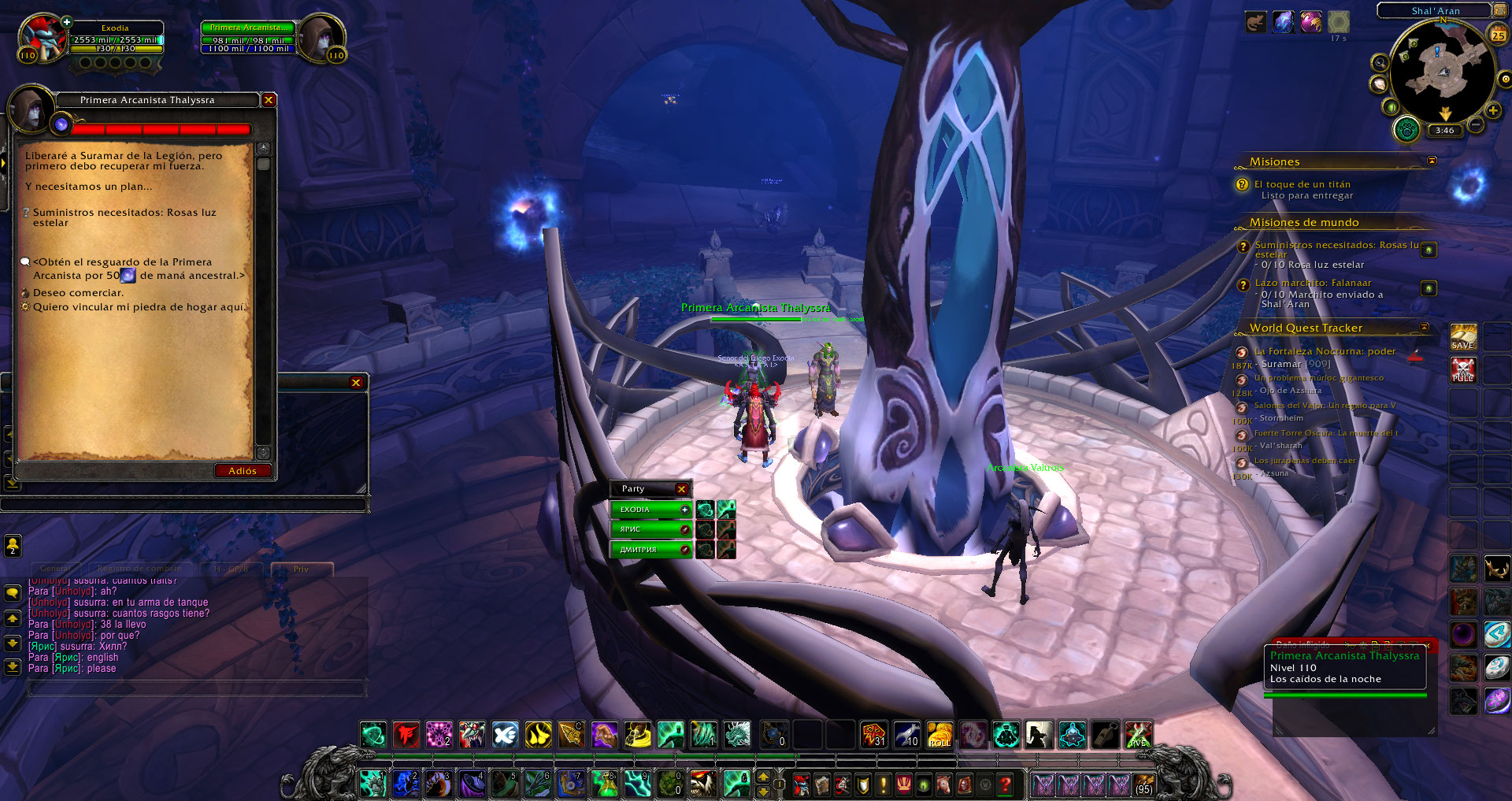Switch to the Priv chat tab
This screenshot has height=801, width=1512.
coord(302,569)
